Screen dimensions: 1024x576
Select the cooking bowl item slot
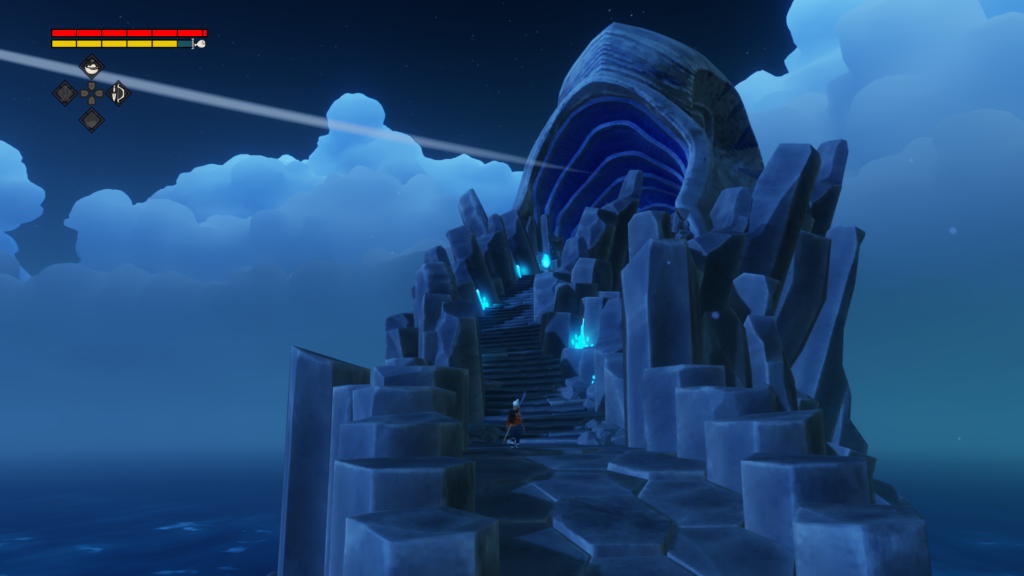click(x=91, y=68)
